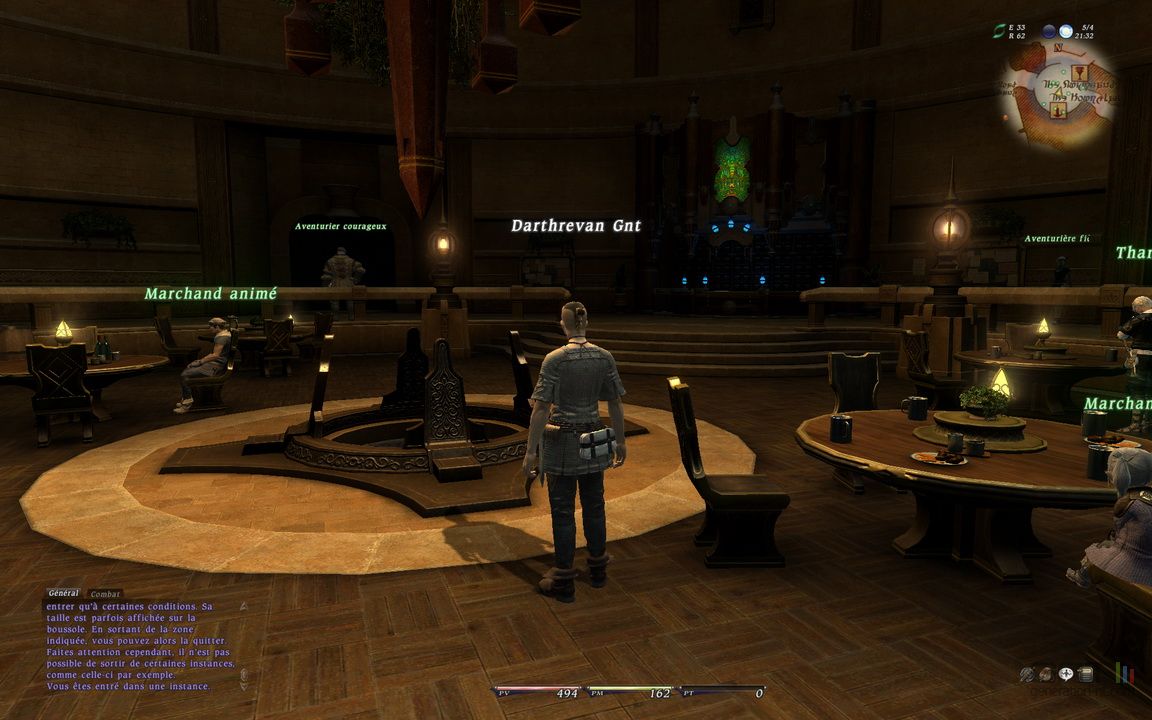Click the chat log's up arrow
Screen dimensions: 1152x720
click(x=242, y=606)
